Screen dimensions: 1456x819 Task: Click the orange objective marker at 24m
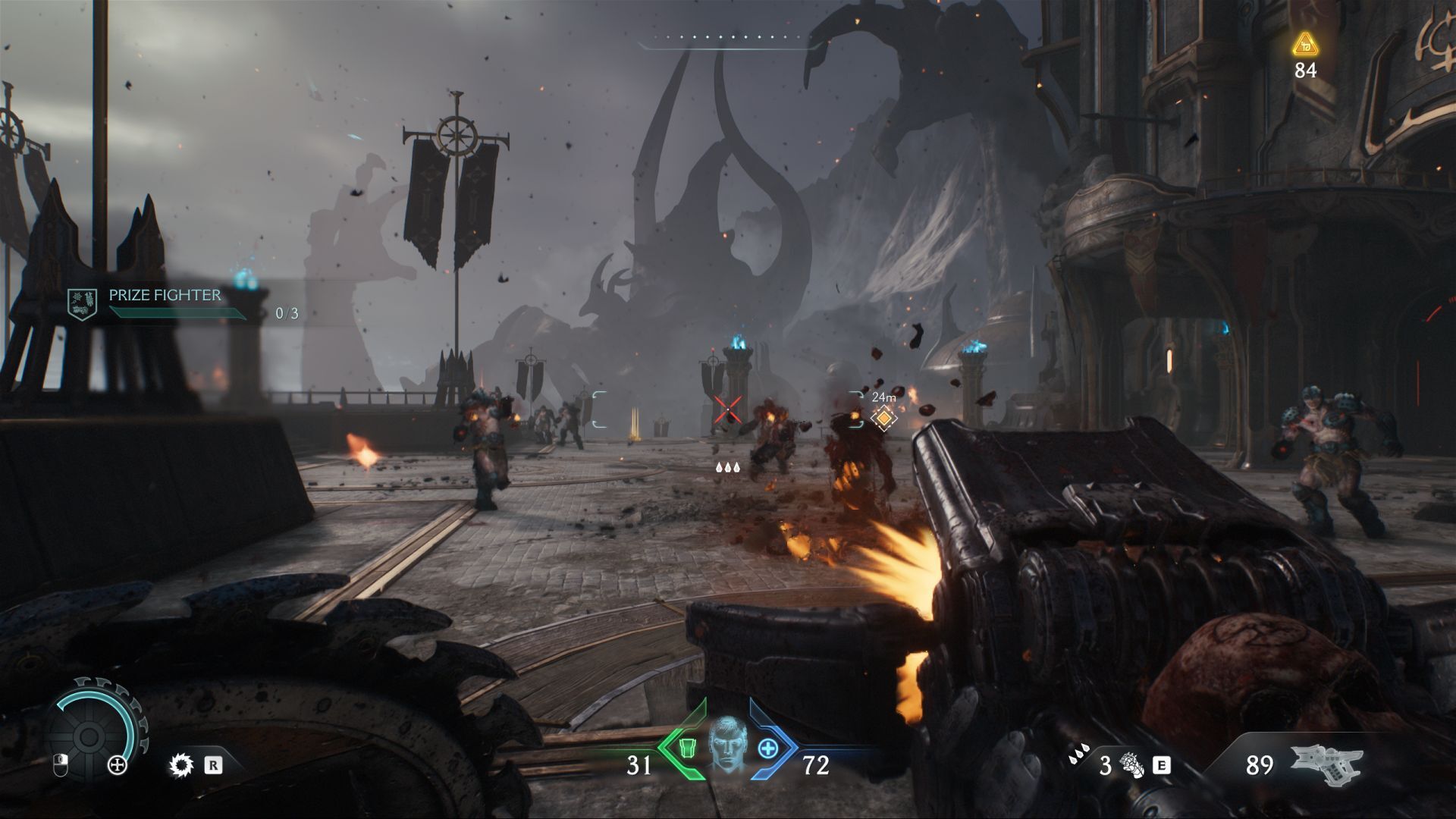883,418
